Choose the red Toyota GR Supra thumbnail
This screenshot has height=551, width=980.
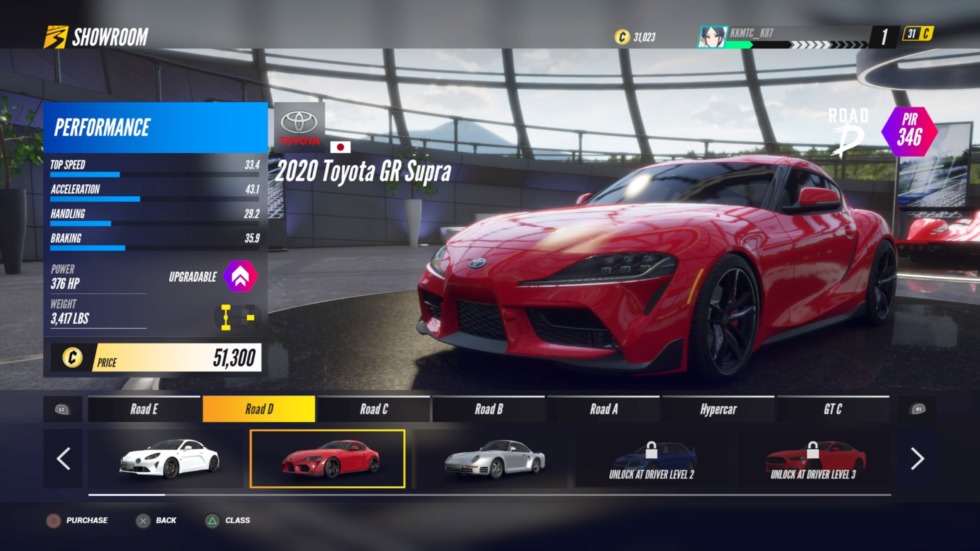(328, 459)
